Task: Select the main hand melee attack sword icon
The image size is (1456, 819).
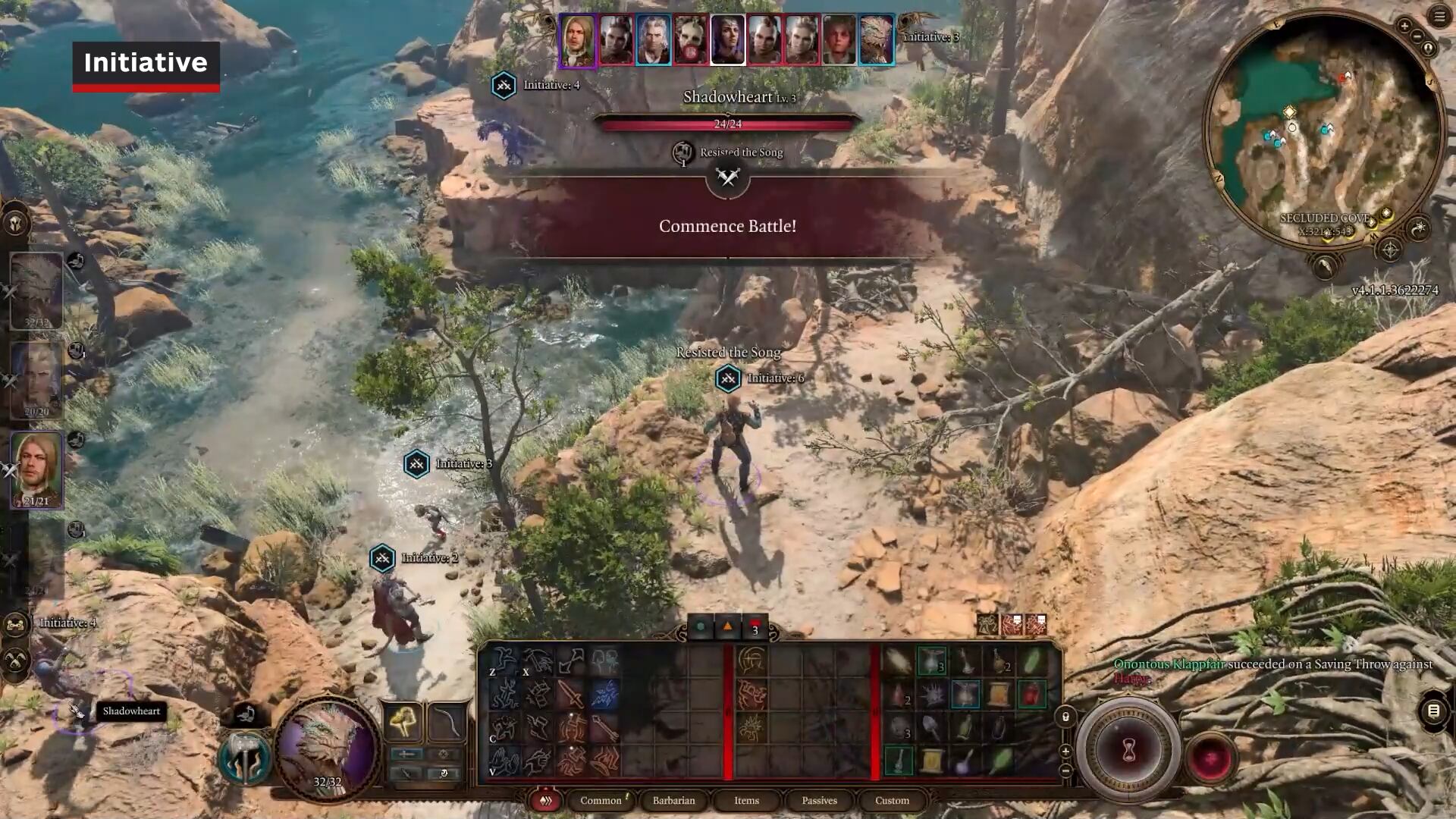Action: [571, 693]
